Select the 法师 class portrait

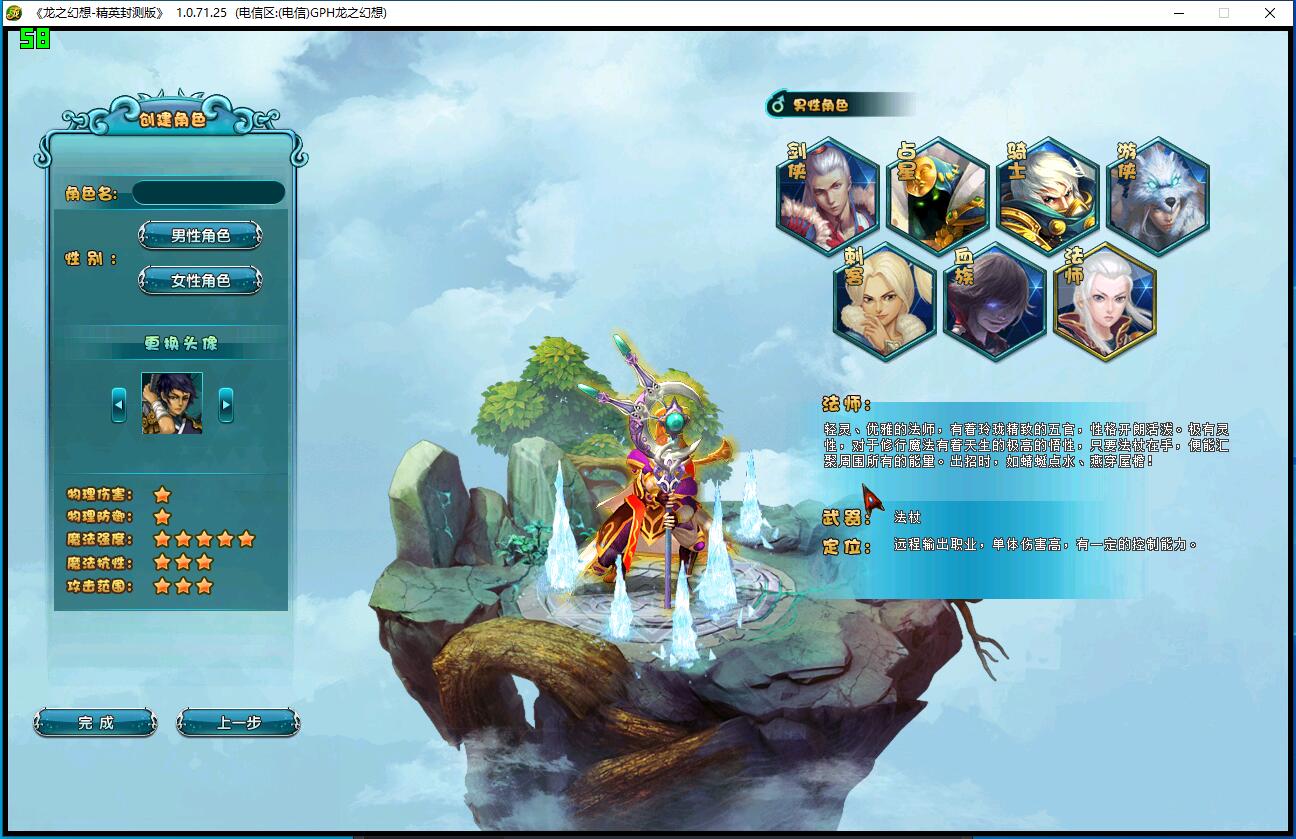coord(1105,302)
